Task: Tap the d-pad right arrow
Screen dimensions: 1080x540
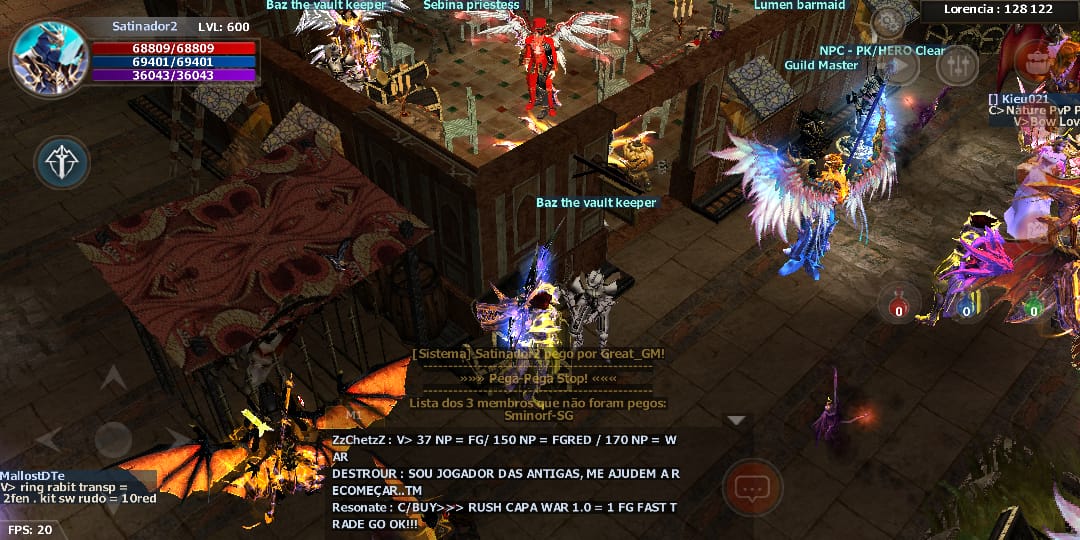Action: (x=176, y=439)
